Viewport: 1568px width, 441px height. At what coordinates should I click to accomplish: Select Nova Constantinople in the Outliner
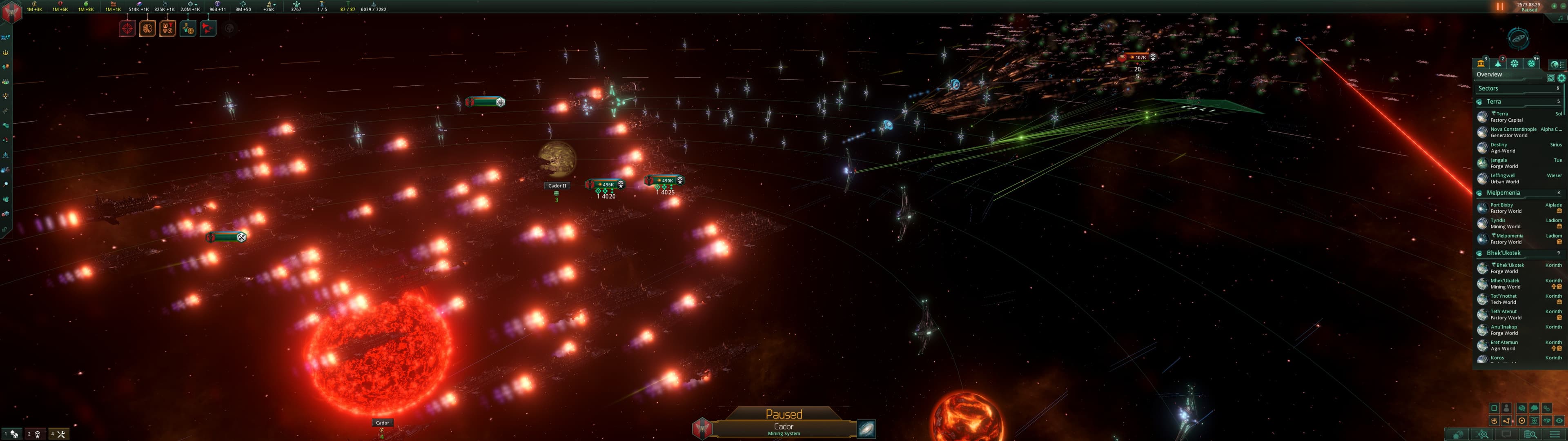pyautogui.click(x=1513, y=129)
